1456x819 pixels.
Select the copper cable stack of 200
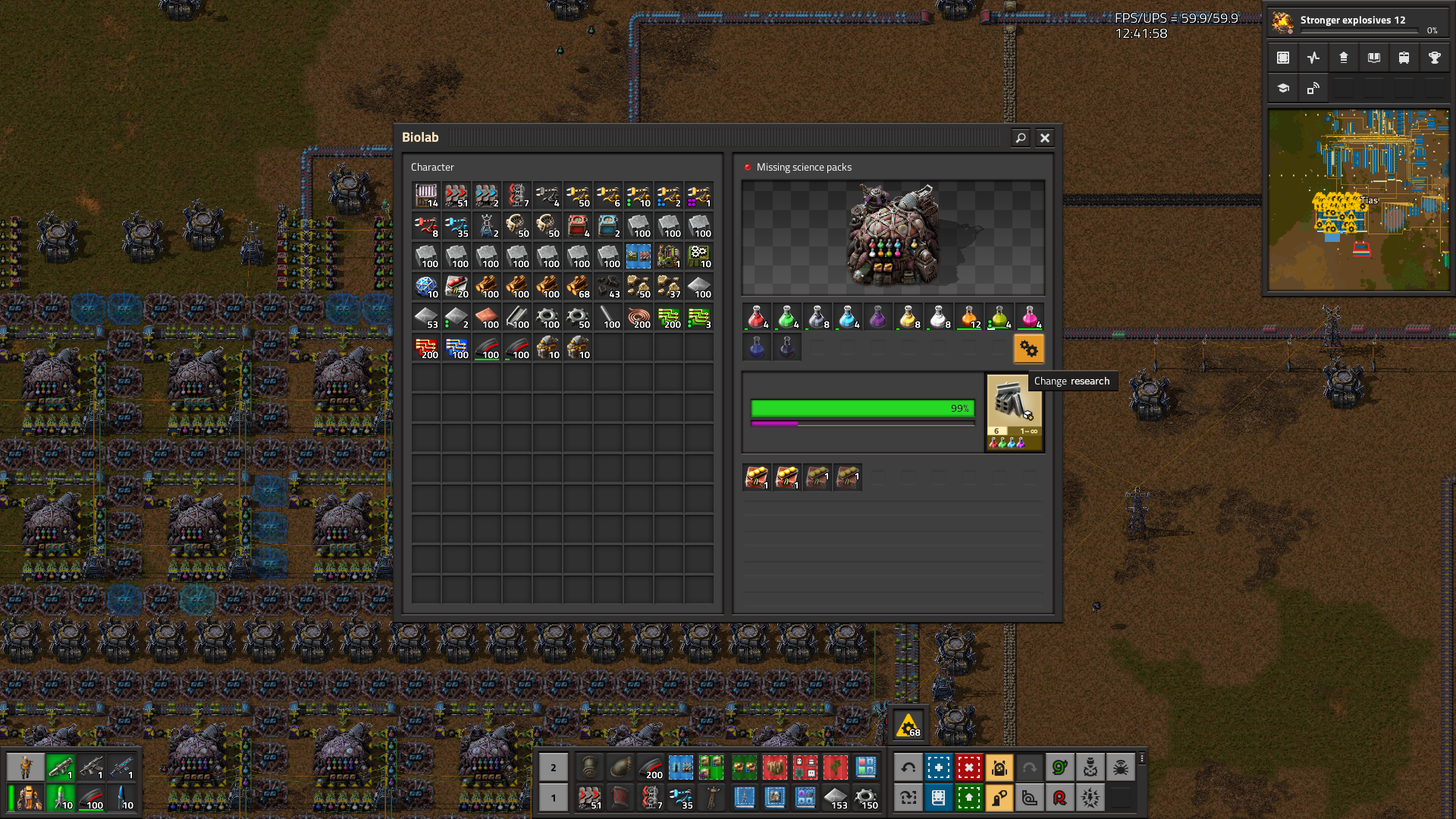[639, 317]
